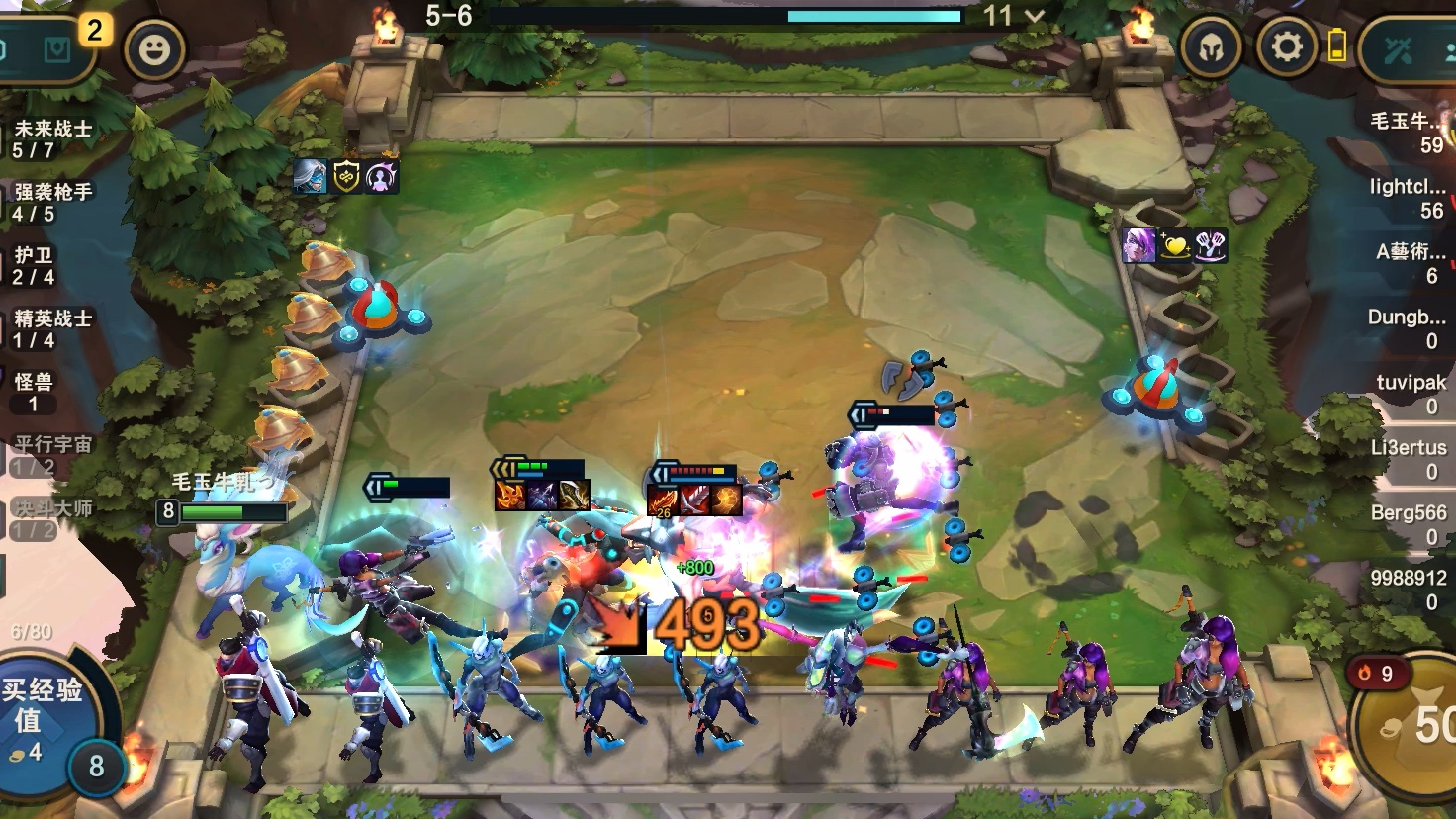
Task: Select the 强袭枪手 trait entry
Action: 51,202
